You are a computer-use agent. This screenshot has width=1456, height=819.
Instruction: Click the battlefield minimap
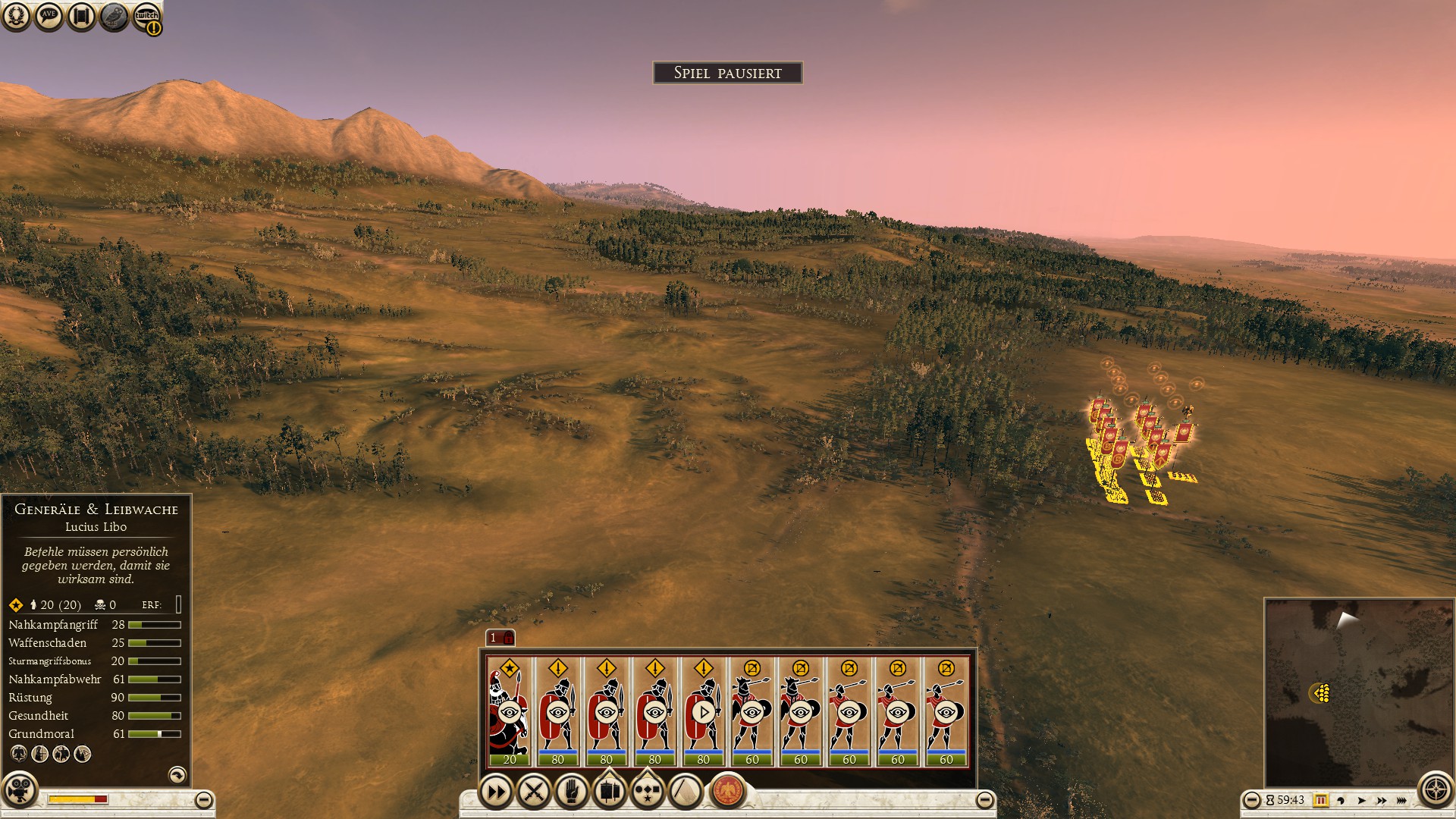(x=1358, y=692)
